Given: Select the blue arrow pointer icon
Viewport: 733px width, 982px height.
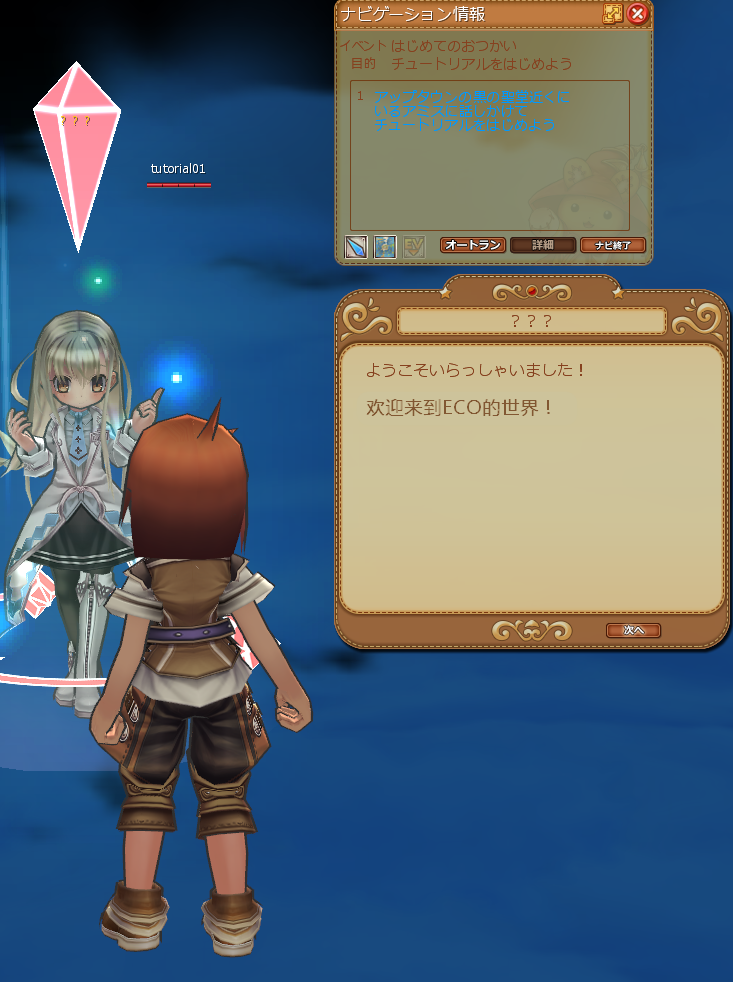Looking at the screenshot, I should pyautogui.click(x=356, y=246).
